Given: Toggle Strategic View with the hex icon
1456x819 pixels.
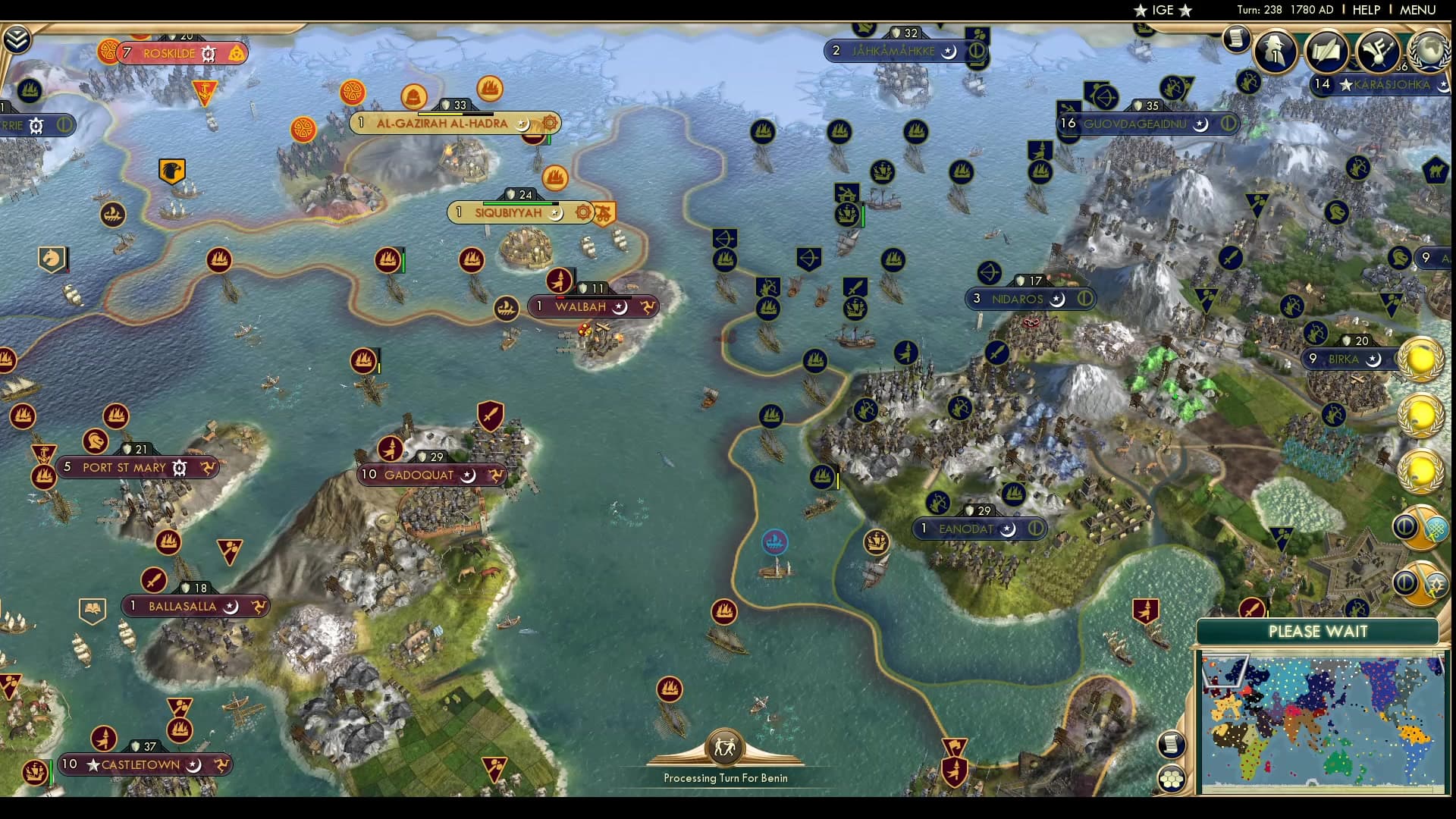Looking at the screenshot, I should coord(1172,778).
